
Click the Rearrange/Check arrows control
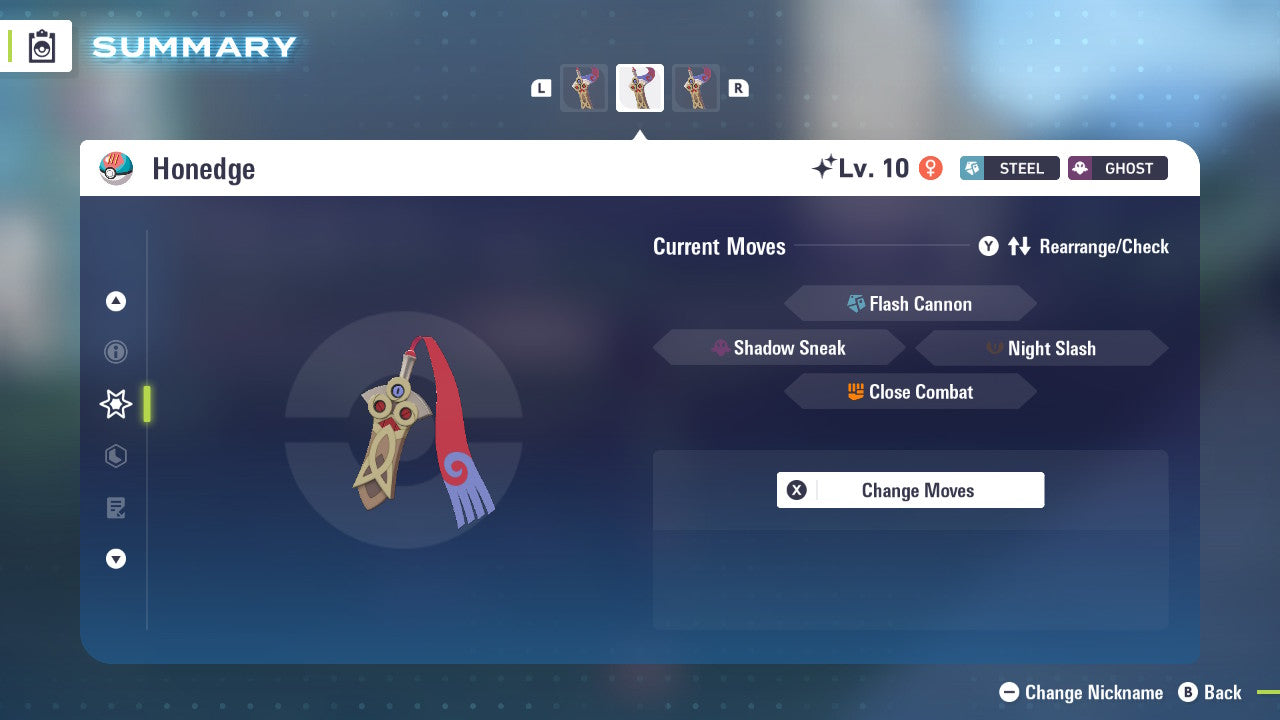1019,246
